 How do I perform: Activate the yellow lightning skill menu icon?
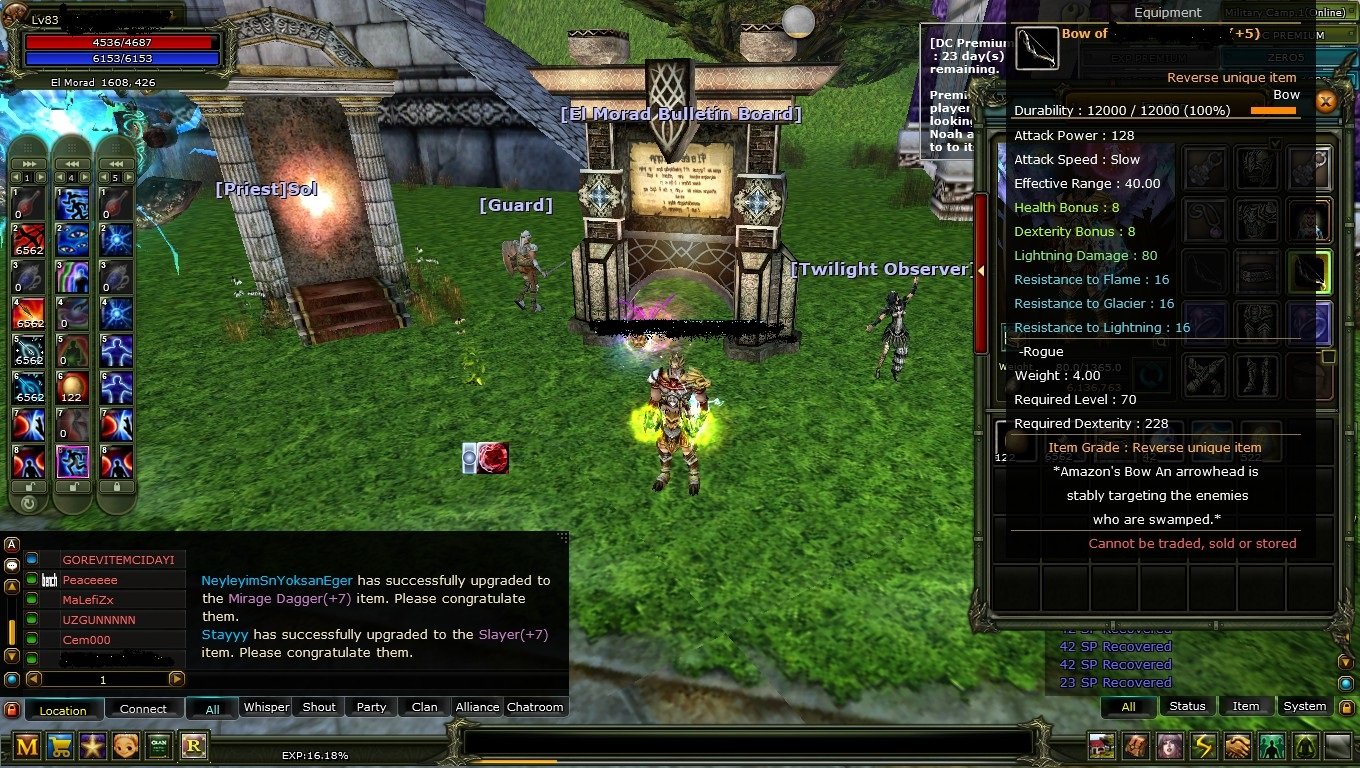(1203, 746)
